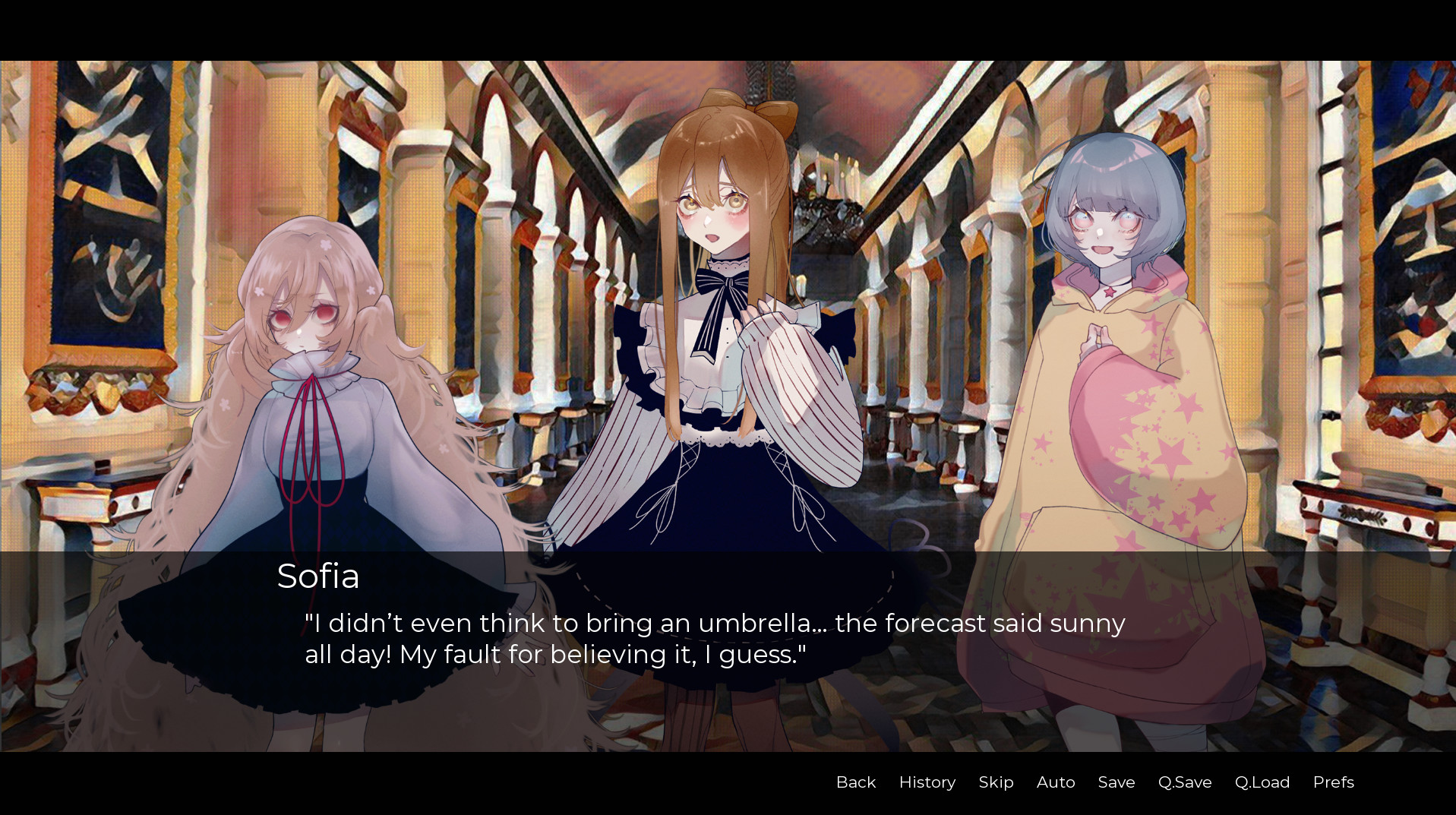Click the umbrella dialogue line

tap(714, 623)
